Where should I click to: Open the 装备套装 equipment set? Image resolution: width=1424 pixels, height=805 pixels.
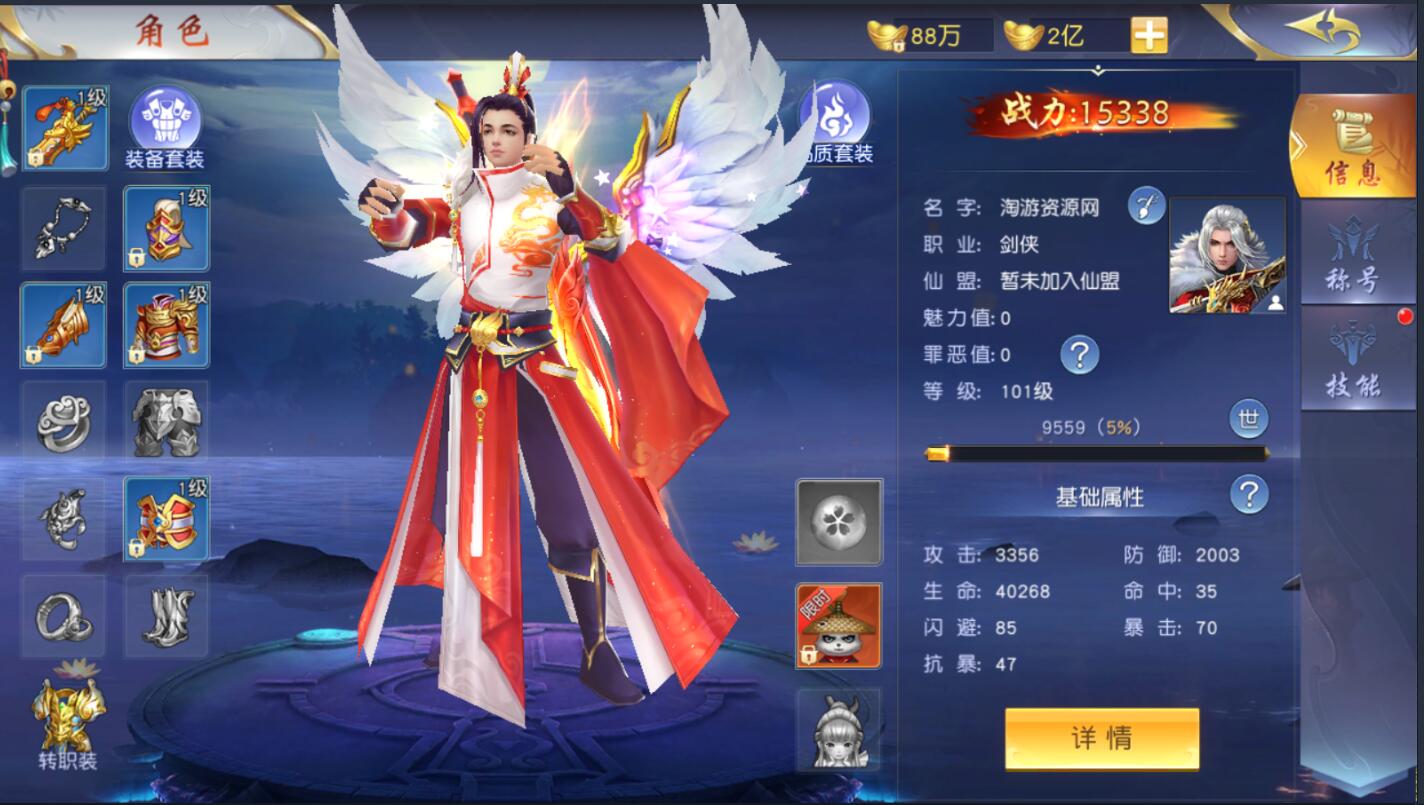click(165, 128)
